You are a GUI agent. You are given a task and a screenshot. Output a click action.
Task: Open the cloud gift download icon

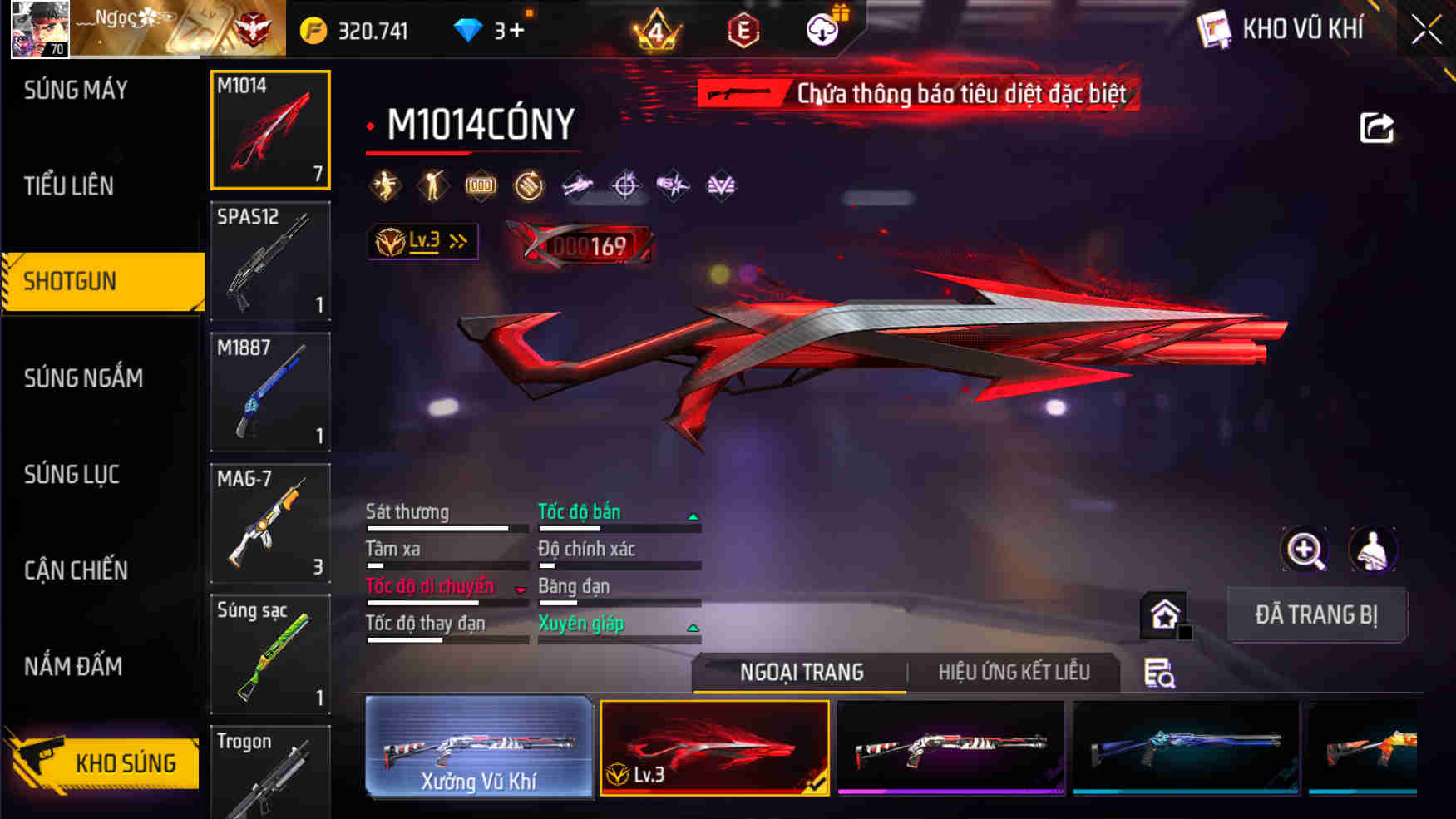pyautogui.click(x=822, y=27)
